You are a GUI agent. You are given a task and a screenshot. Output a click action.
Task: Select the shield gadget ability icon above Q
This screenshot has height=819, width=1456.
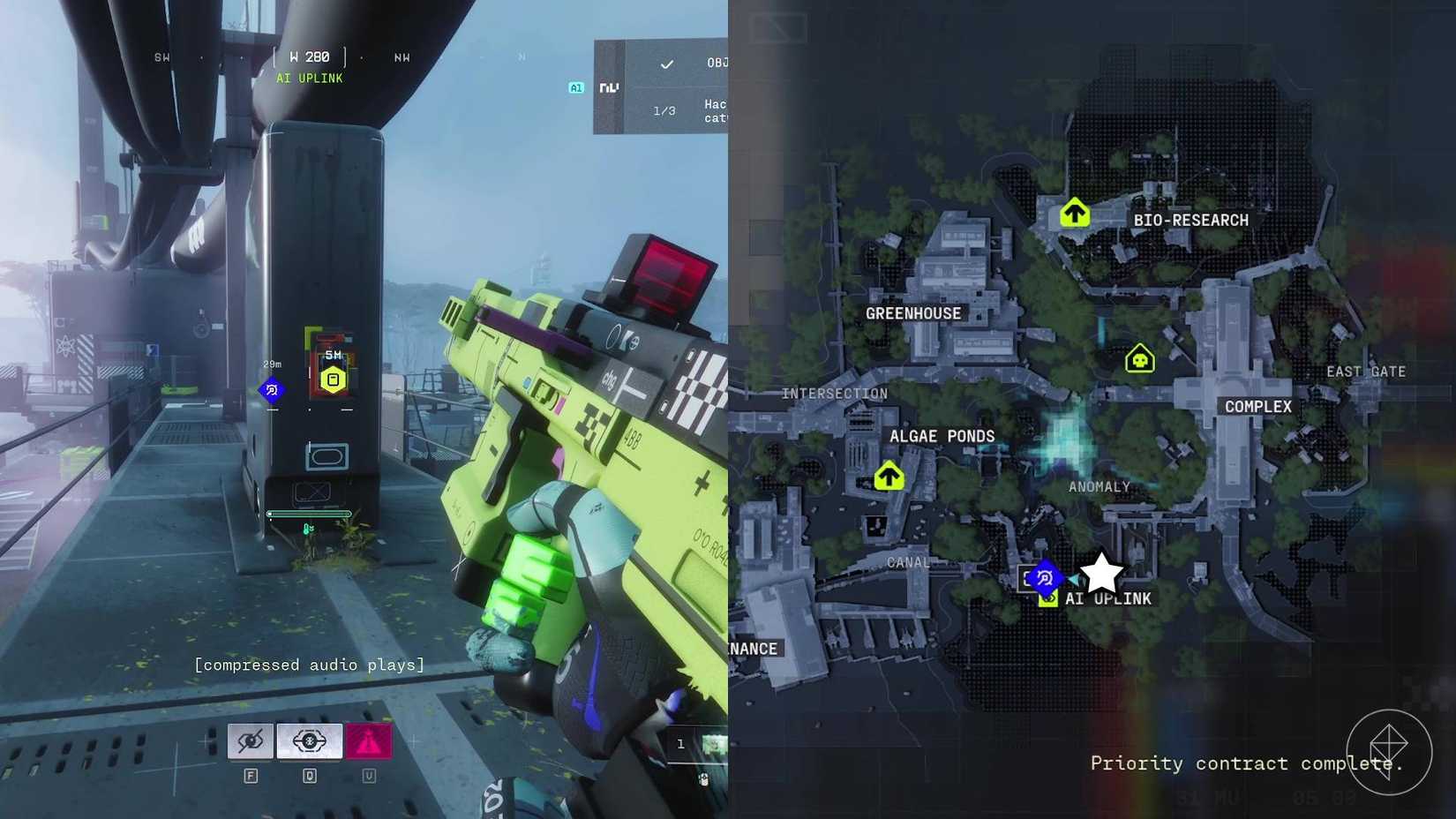(308, 741)
